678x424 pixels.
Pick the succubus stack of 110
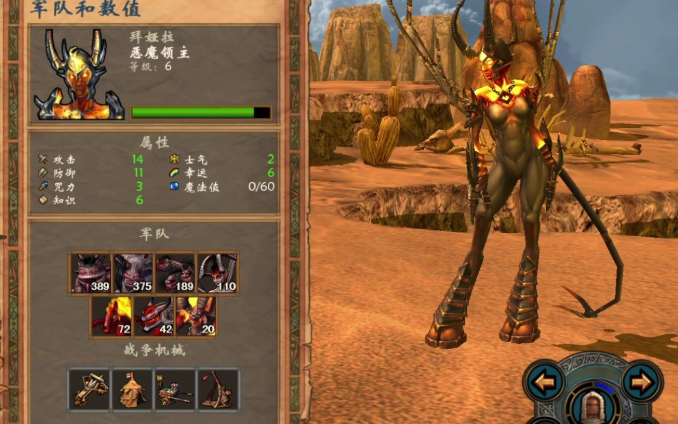(217, 272)
